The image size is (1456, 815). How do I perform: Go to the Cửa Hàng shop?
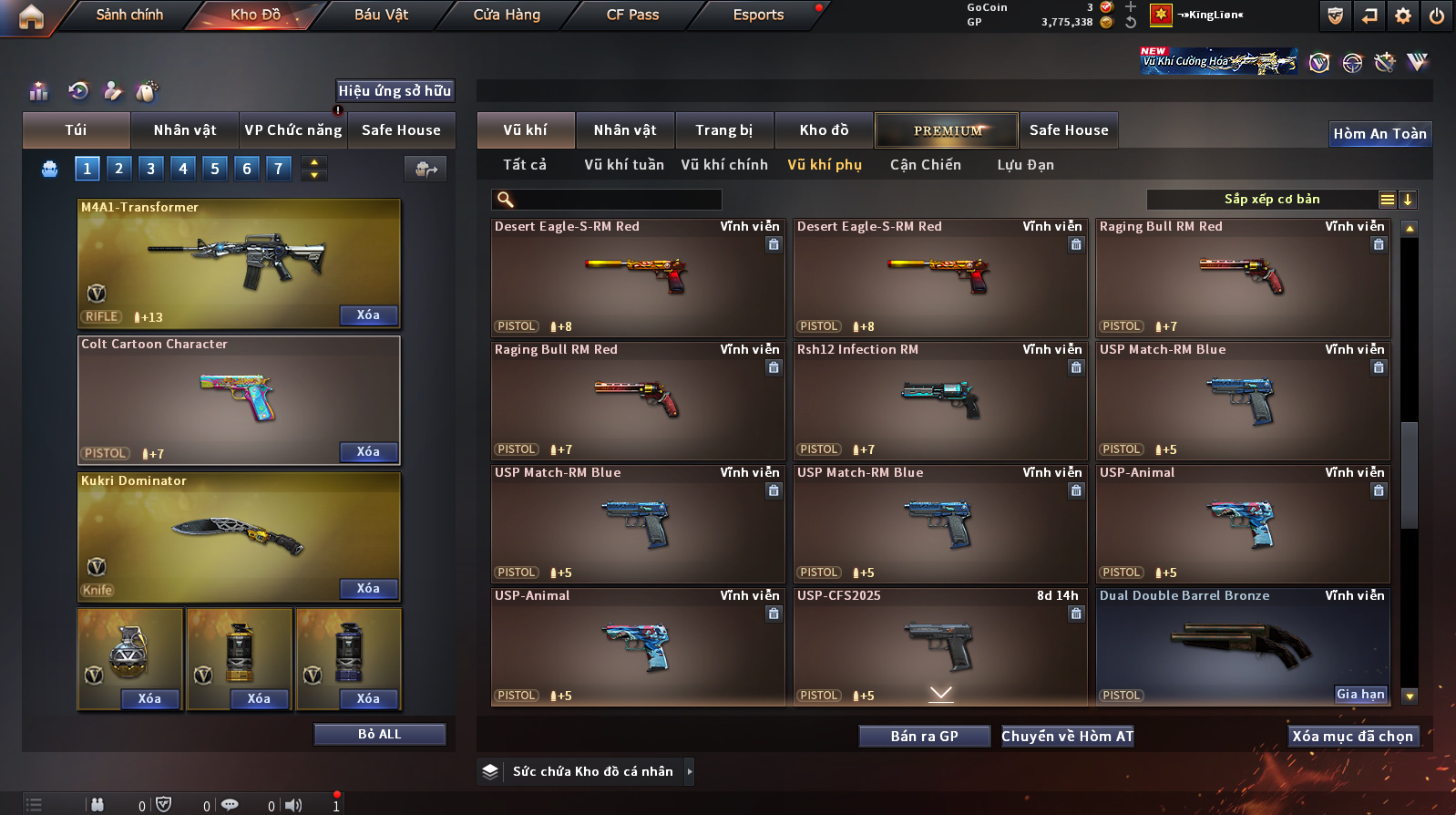click(507, 15)
